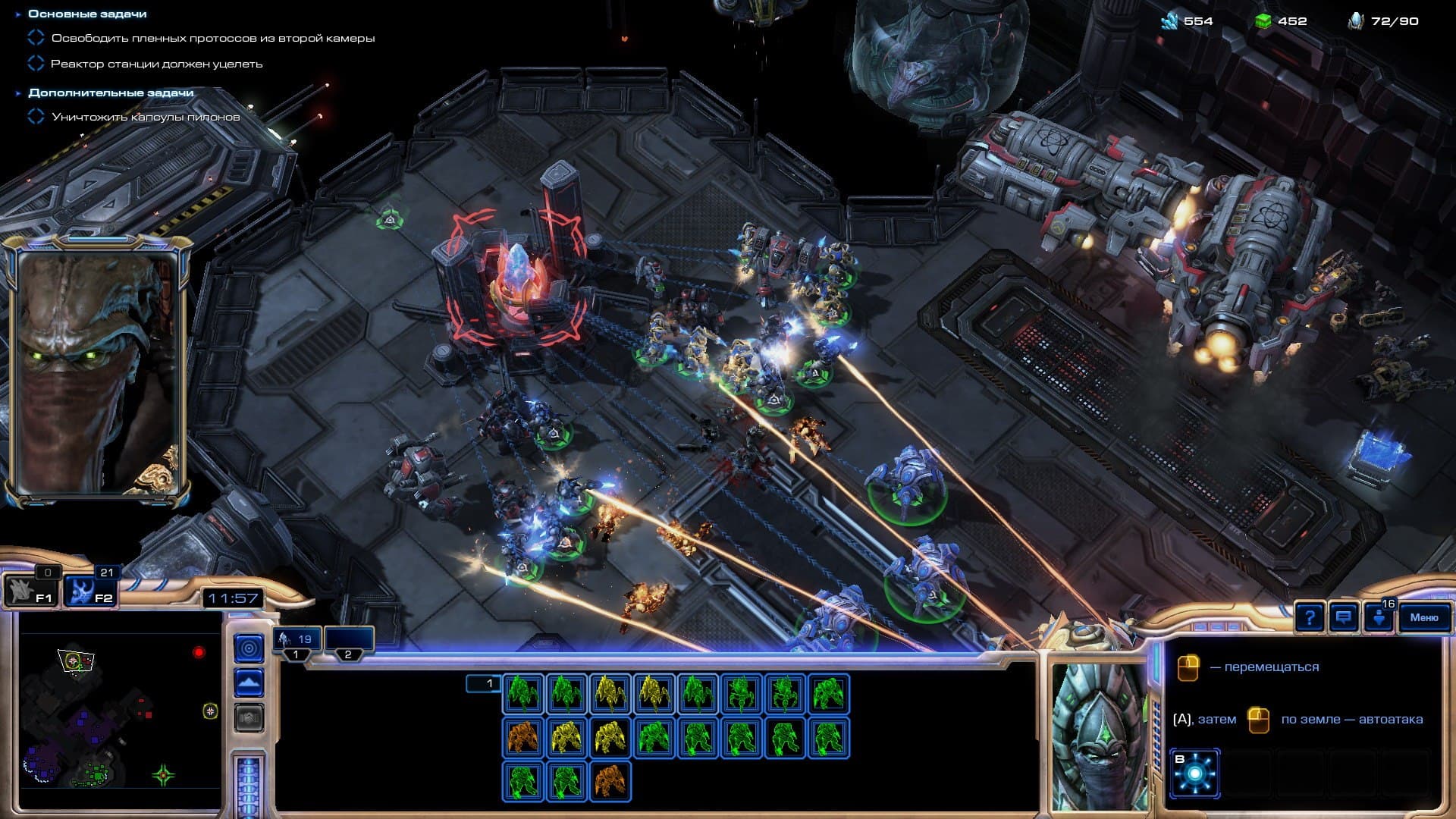Collapse the Дополнительные задачи header

click(x=18, y=93)
